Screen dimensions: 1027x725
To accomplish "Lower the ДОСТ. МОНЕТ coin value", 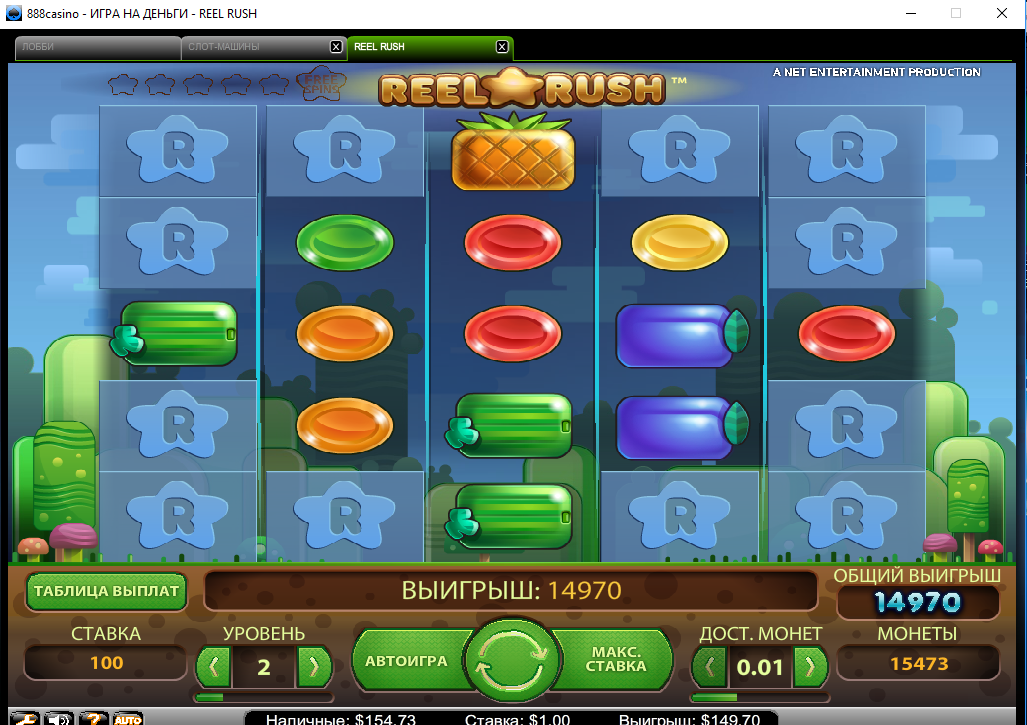I will tap(709, 666).
